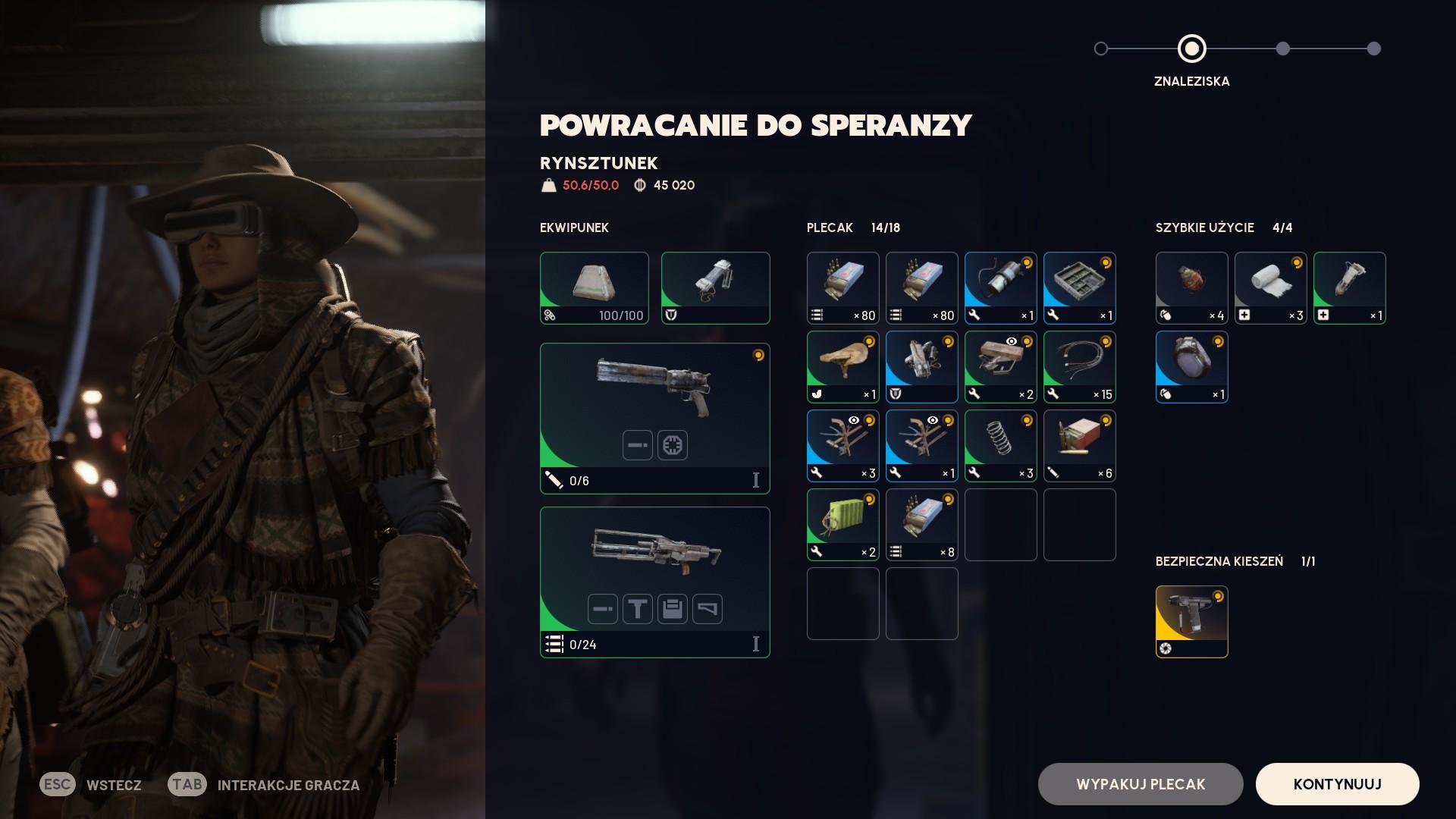Select the green battery pack item
1456x819 pixels.
tap(843, 525)
